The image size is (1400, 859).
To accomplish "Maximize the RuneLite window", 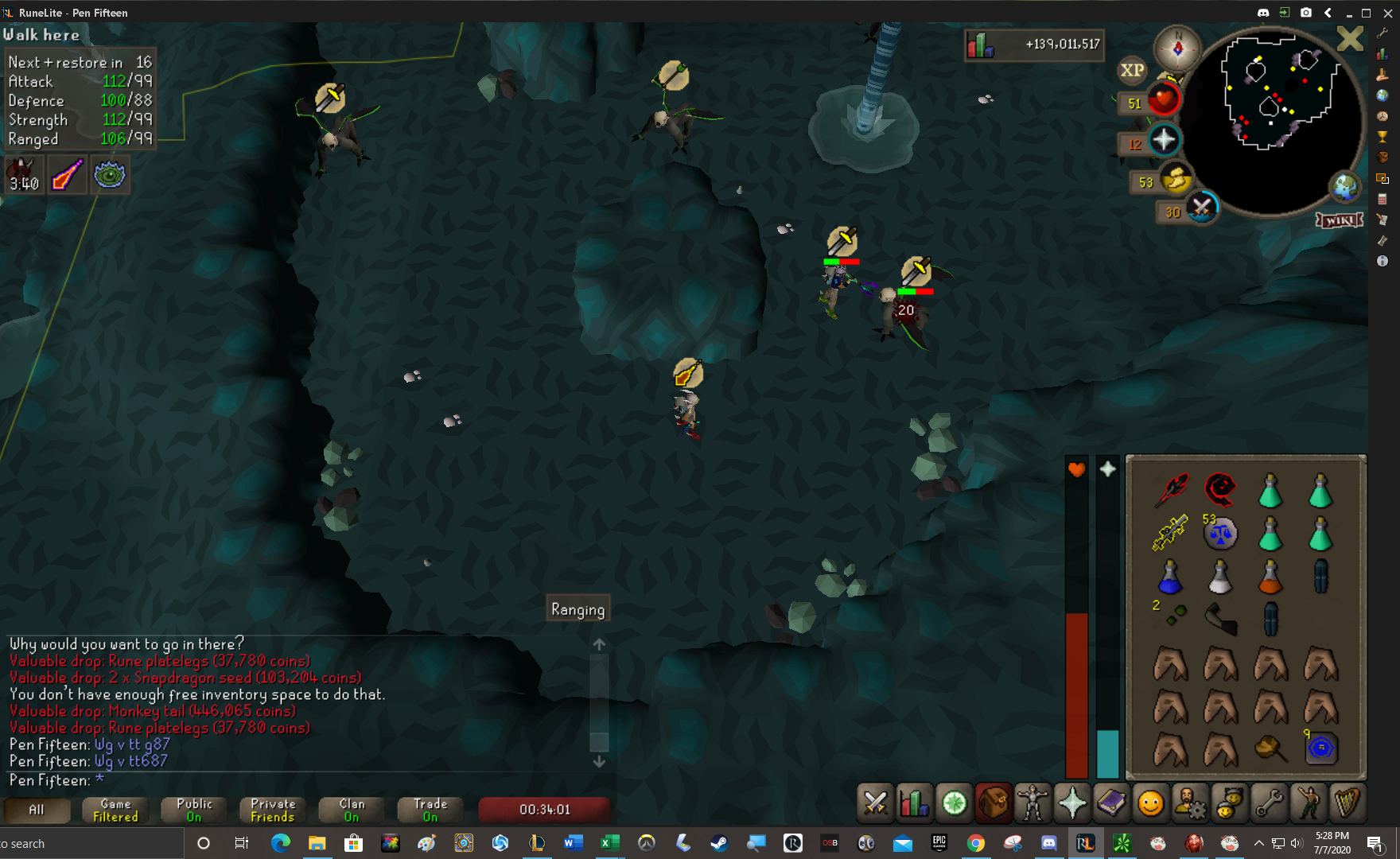I will (x=1367, y=13).
